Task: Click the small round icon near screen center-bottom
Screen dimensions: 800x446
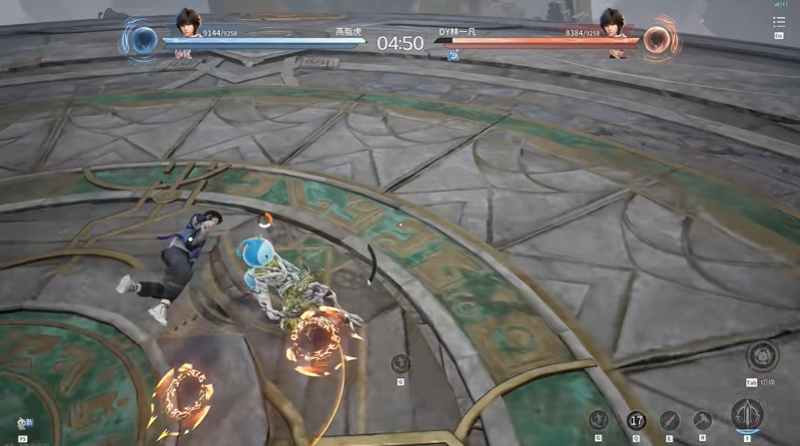Action: (400, 364)
